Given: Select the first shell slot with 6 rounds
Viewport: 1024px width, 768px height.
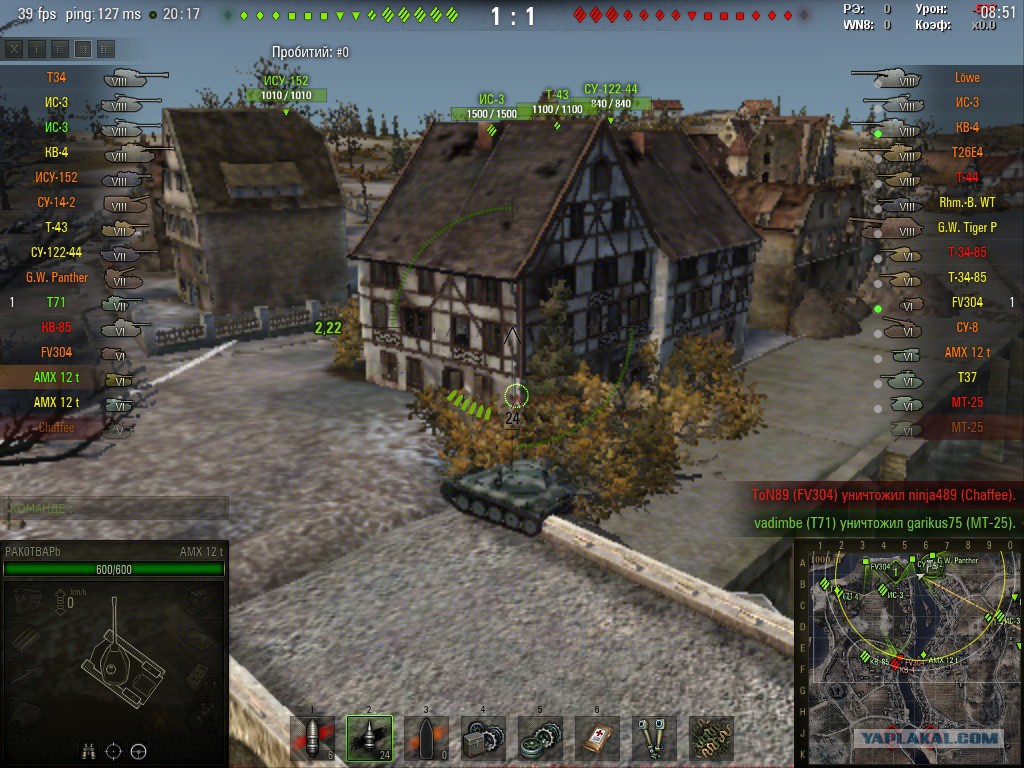Looking at the screenshot, I should coord(312,738).
